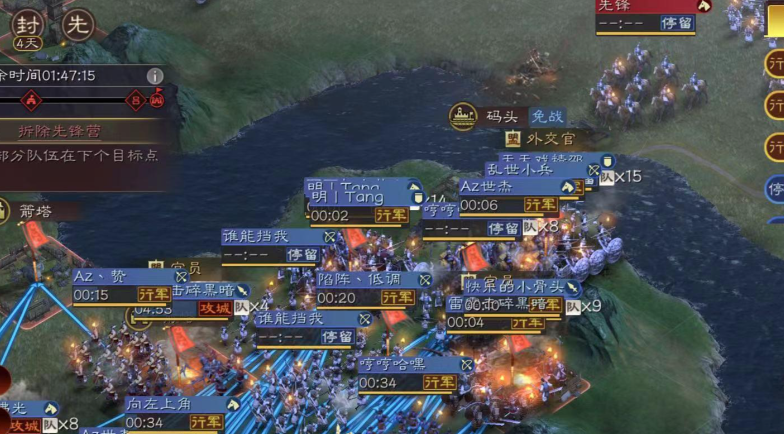This screenshot has width=784, height=434.
Task: Select the 箭塔 arrow tower label
Action: coord(35,211)
